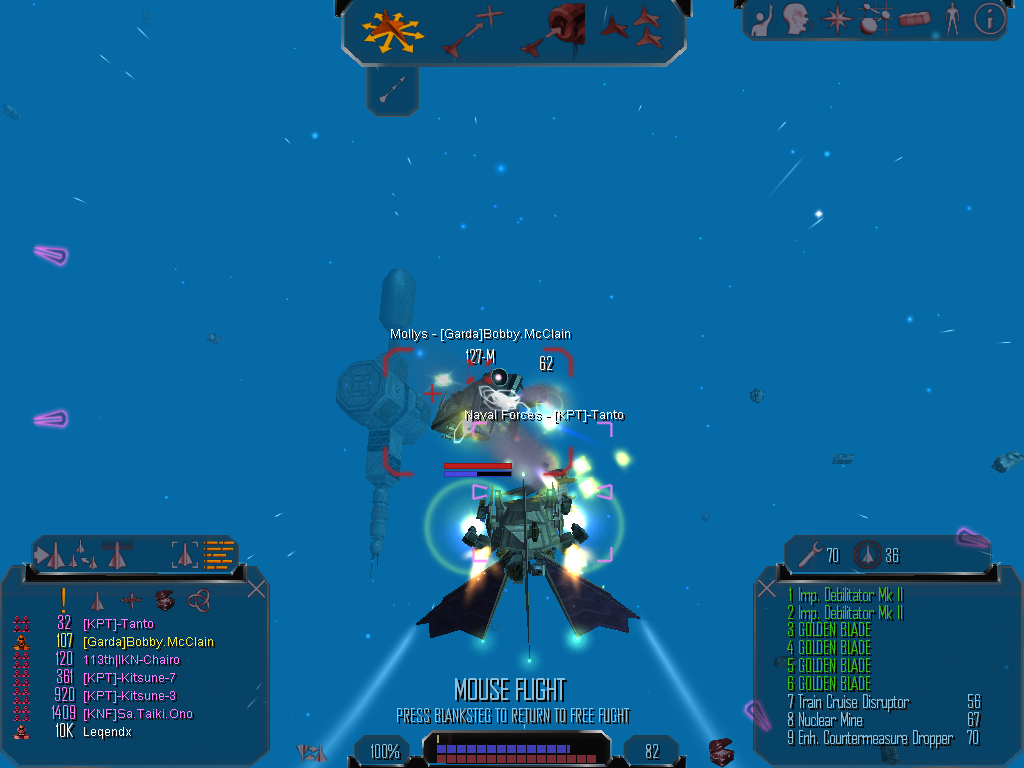
Task: Click the waving person icon
Action: coord(762,18)
